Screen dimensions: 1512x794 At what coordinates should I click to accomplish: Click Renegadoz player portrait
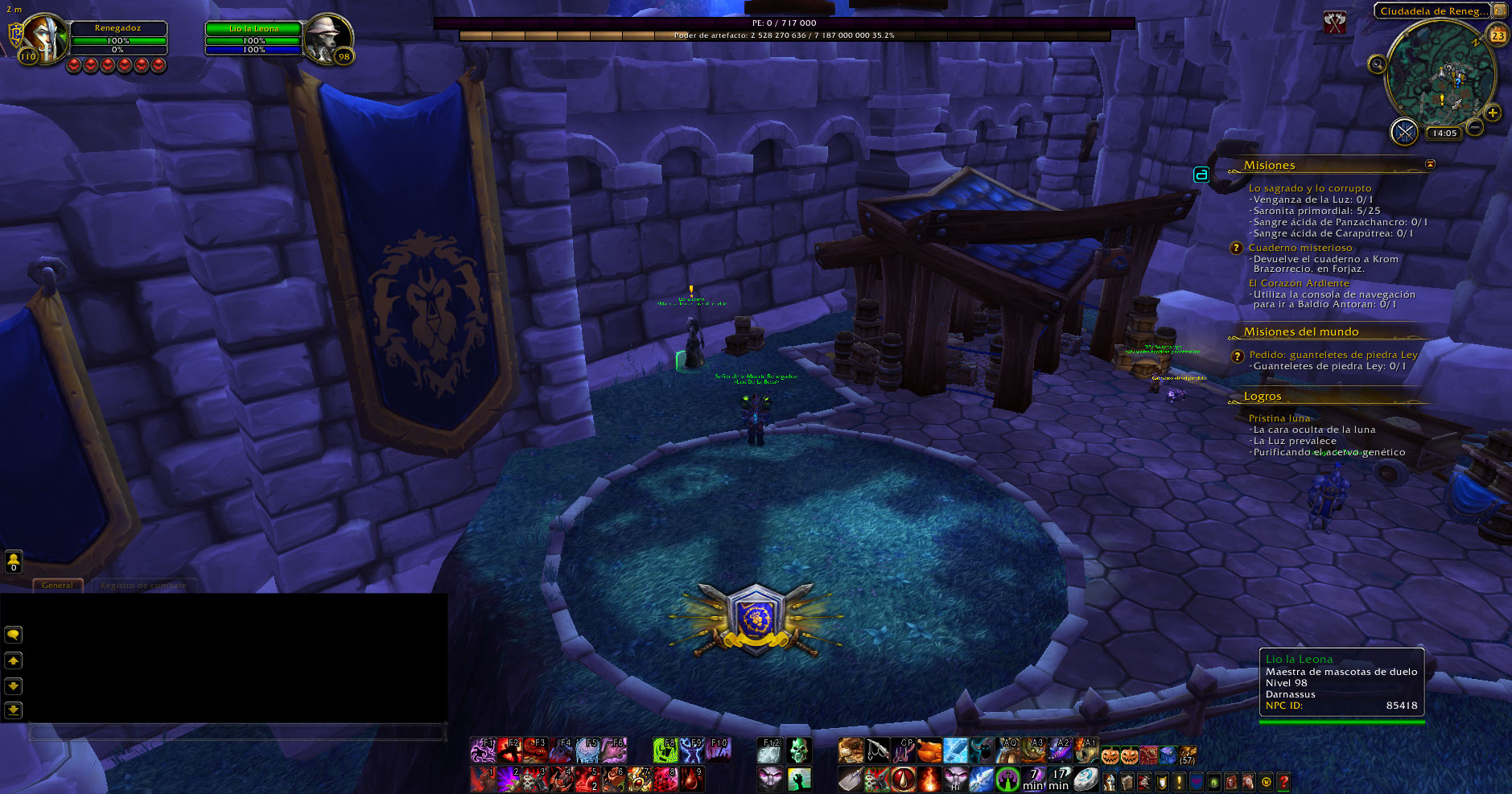[x=46, y=38]
